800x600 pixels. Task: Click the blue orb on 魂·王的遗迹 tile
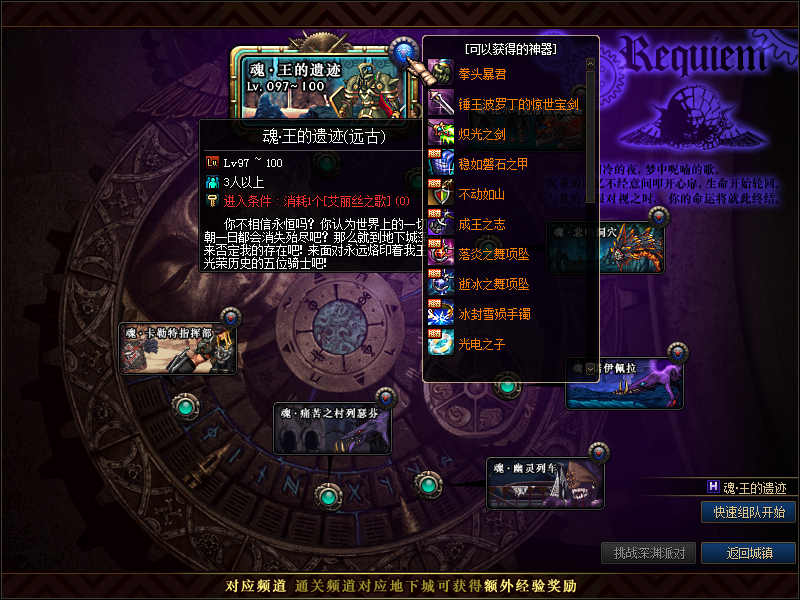point(403,50)
